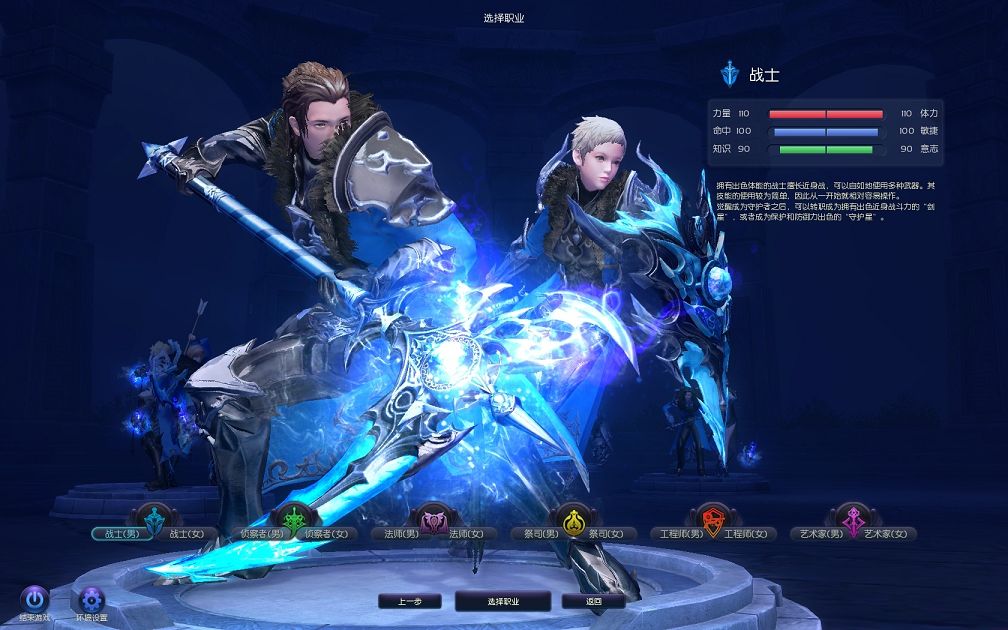Open 环境设置 environment settings gear icon
Screen dimensions: 1008x630
(92, 600)
